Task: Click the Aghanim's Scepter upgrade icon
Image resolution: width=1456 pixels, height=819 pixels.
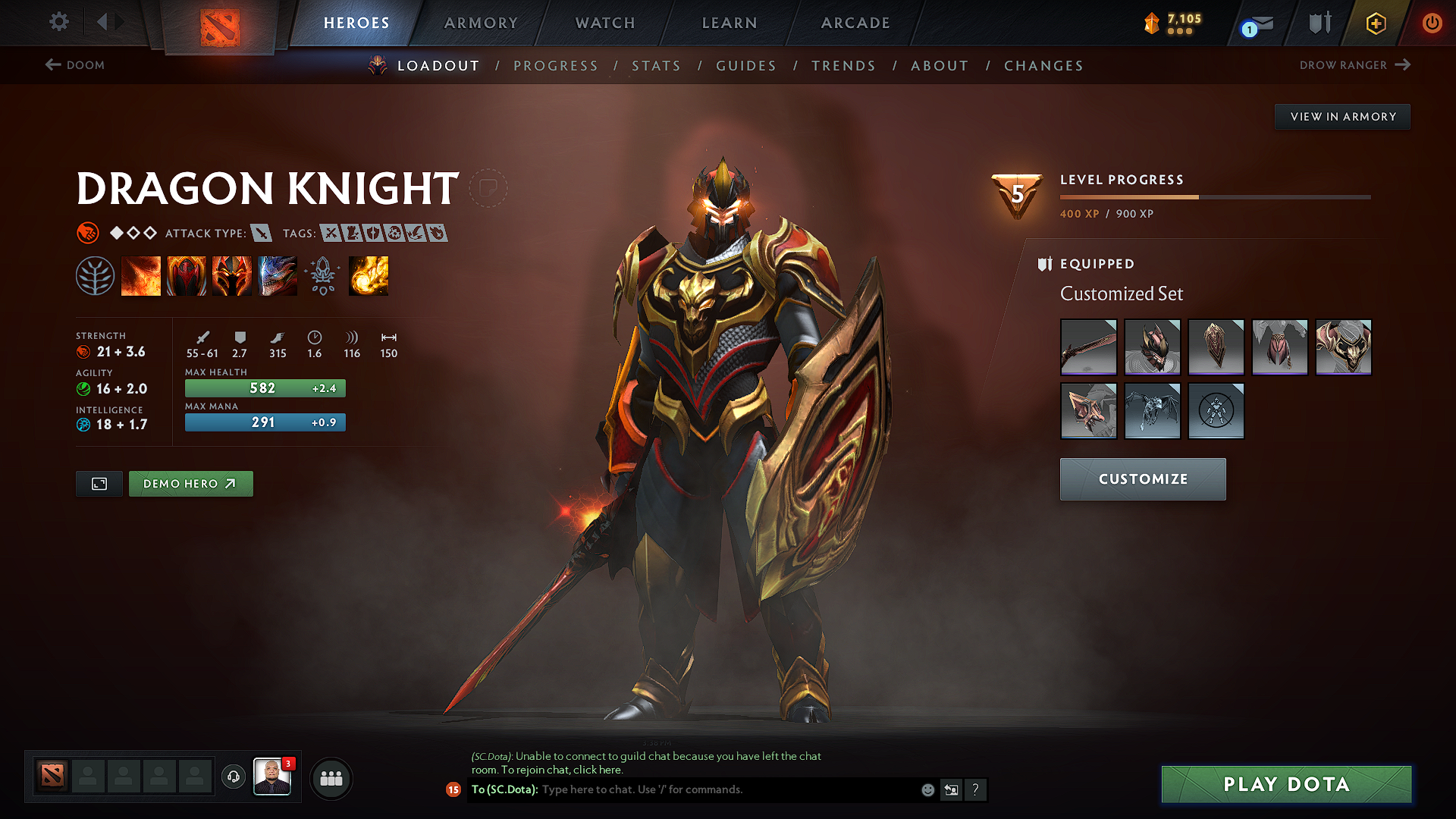Action: coord(322,275)
